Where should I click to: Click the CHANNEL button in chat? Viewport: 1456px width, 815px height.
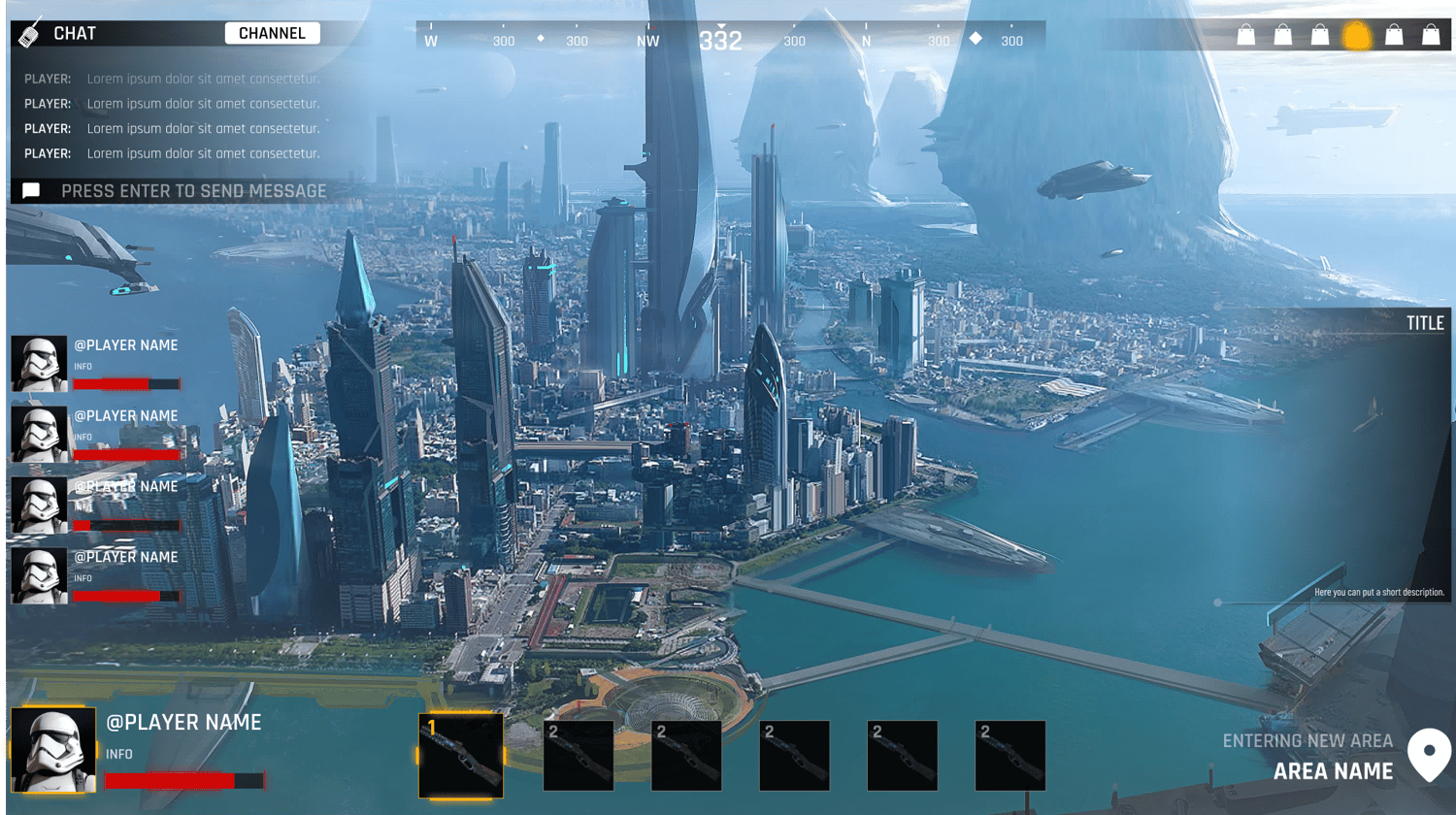coord(272,33)
